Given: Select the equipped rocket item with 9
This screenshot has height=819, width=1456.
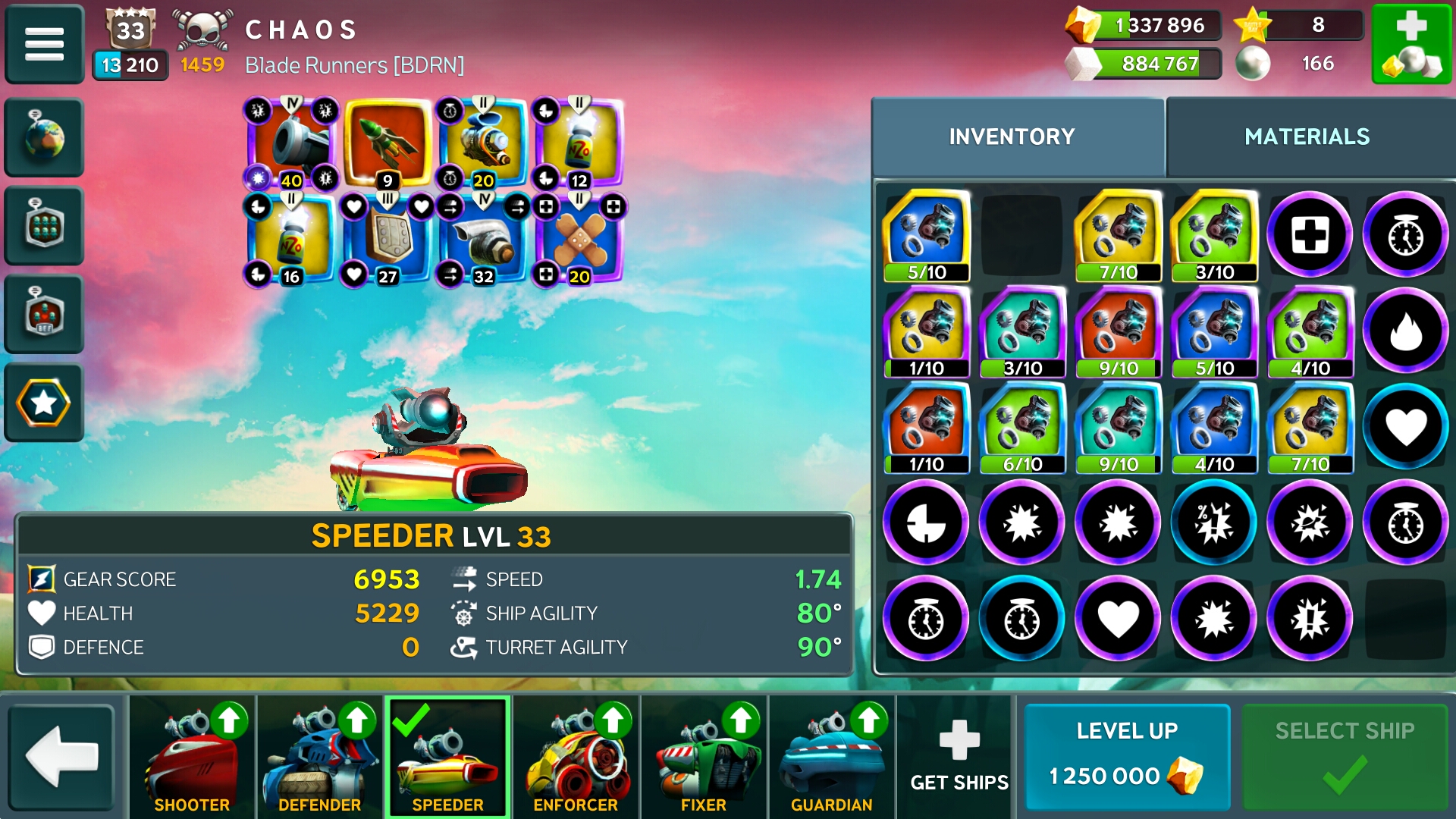Looking at the screenshot, I should pyautogui.click(x=387, y=143).
